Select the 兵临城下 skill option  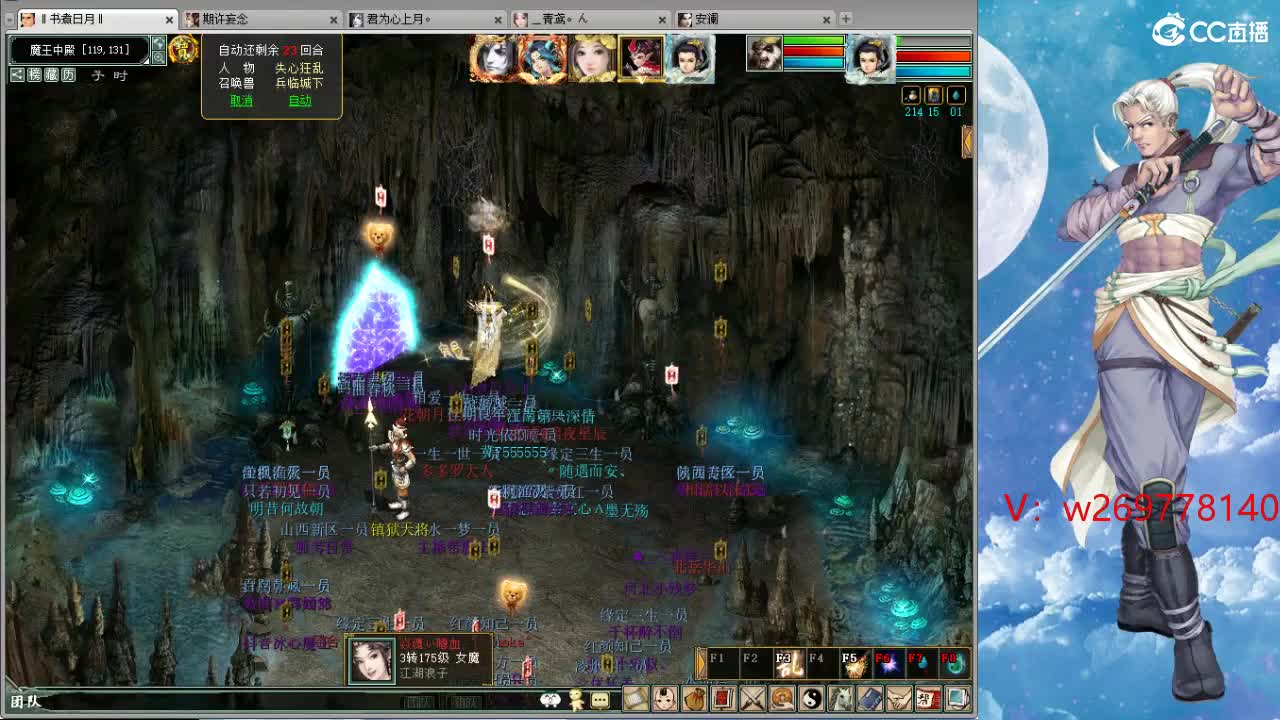click(x=298, y=83)
